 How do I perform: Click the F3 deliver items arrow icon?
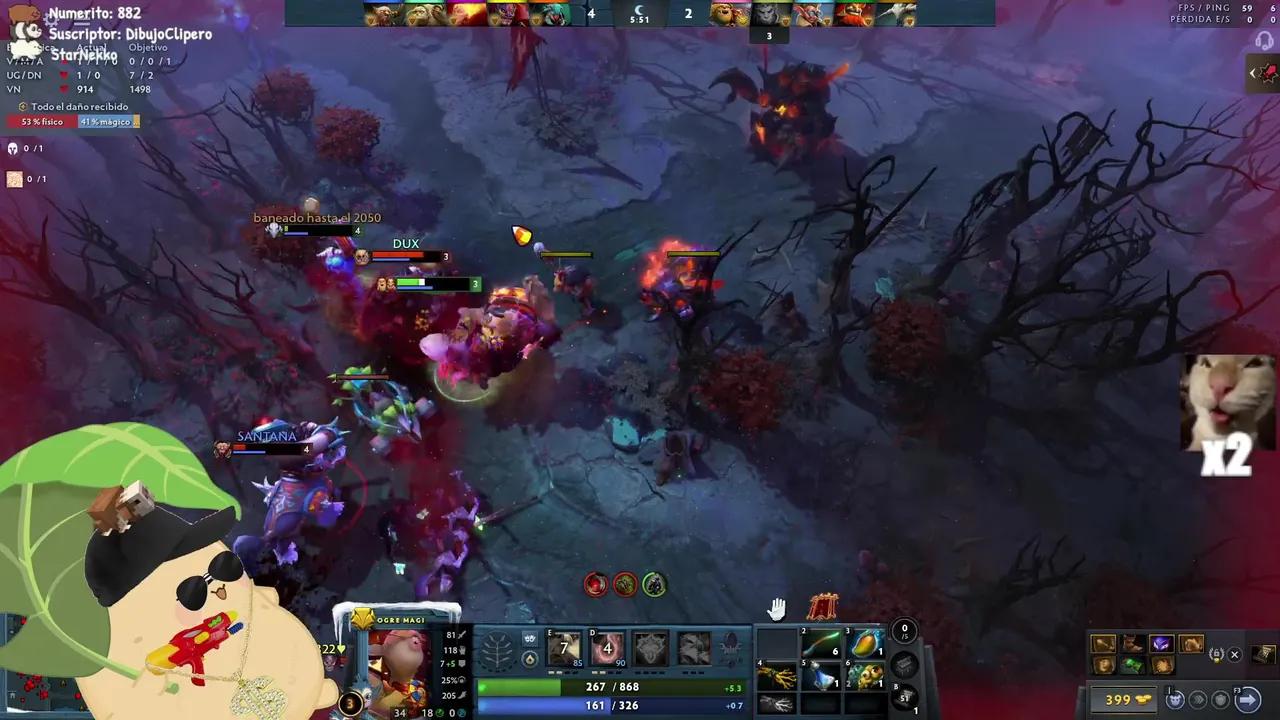pos(1248,699)
